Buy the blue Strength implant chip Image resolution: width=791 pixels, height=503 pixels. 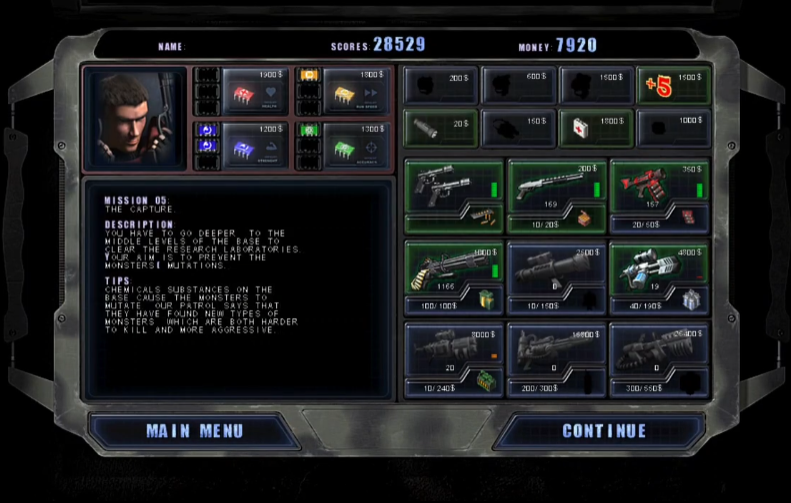pyautogui.click(x=255, y=145)
